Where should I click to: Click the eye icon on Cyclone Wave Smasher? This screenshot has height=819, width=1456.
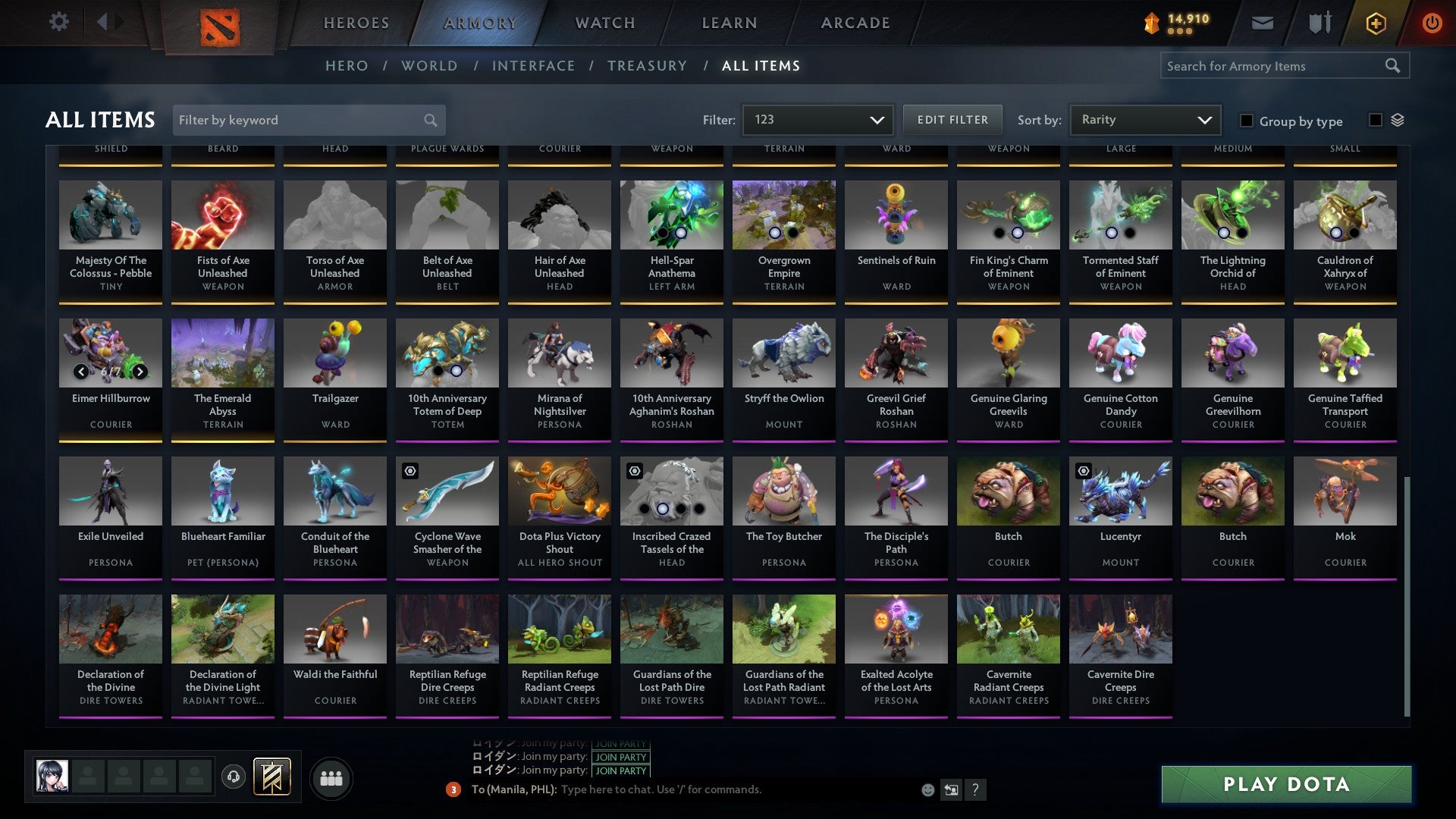pyautogui.click(x=410, y=470)
